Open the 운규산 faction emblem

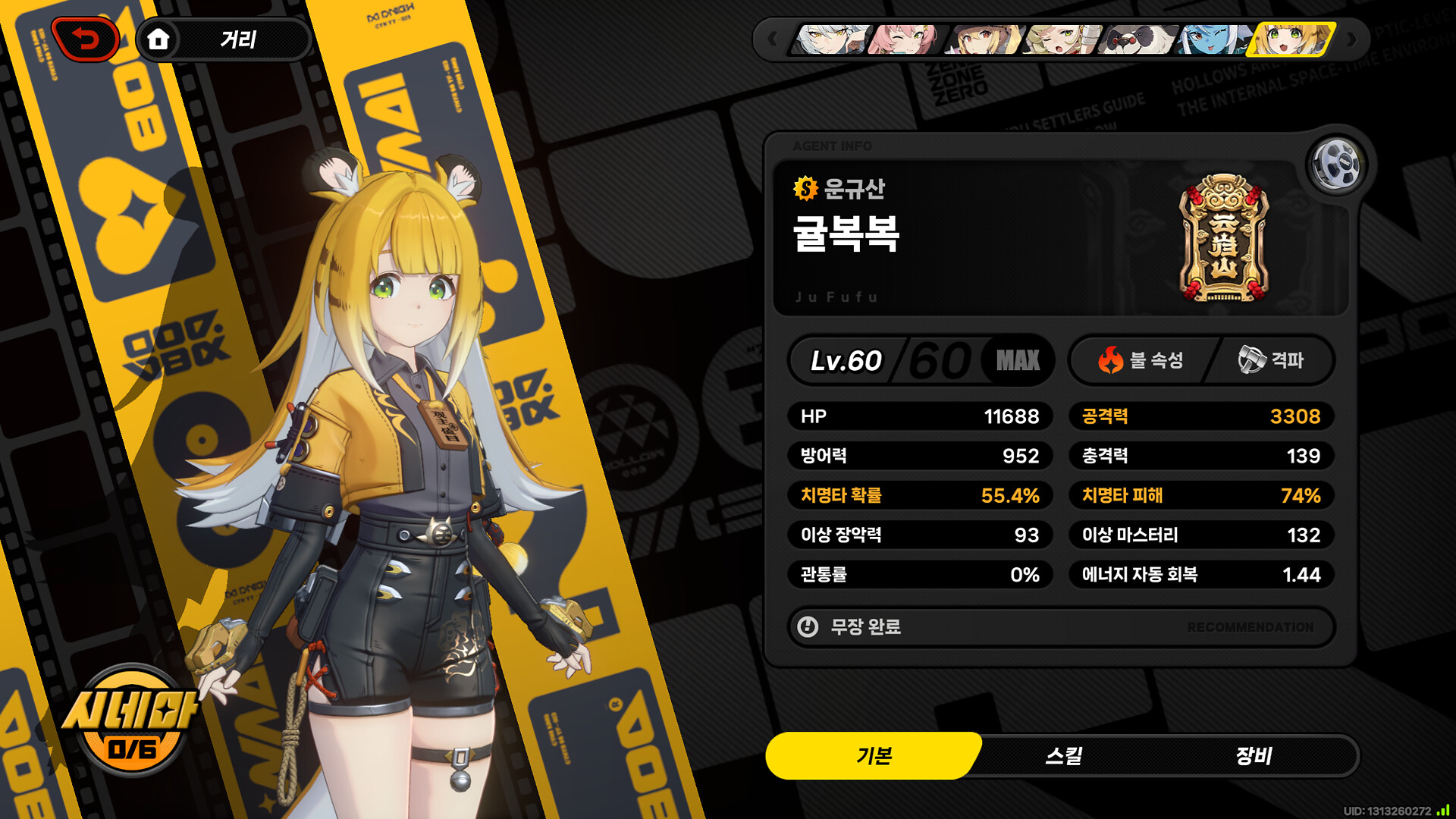[1222, 238]
